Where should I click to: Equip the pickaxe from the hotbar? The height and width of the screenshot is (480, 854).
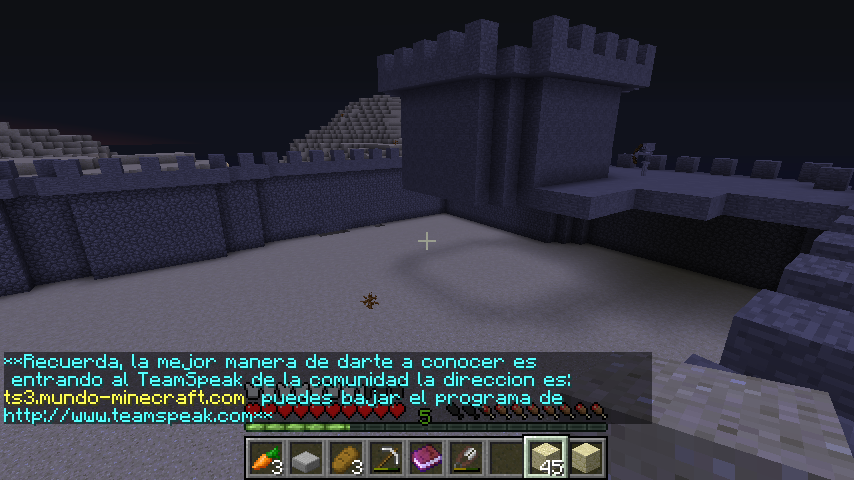[385, 458]
